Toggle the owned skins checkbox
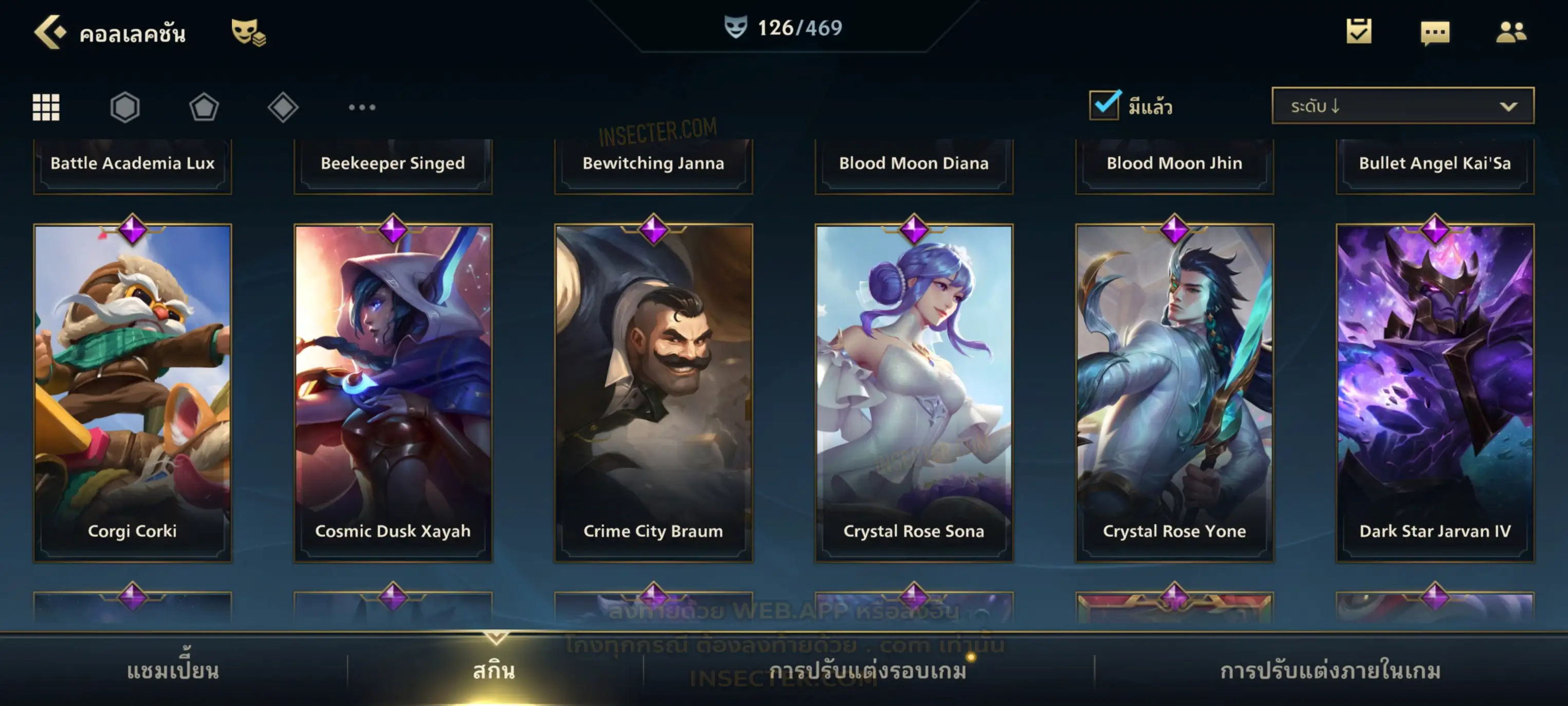This screenshot has width=1568, height=706. click(1104, 105)
